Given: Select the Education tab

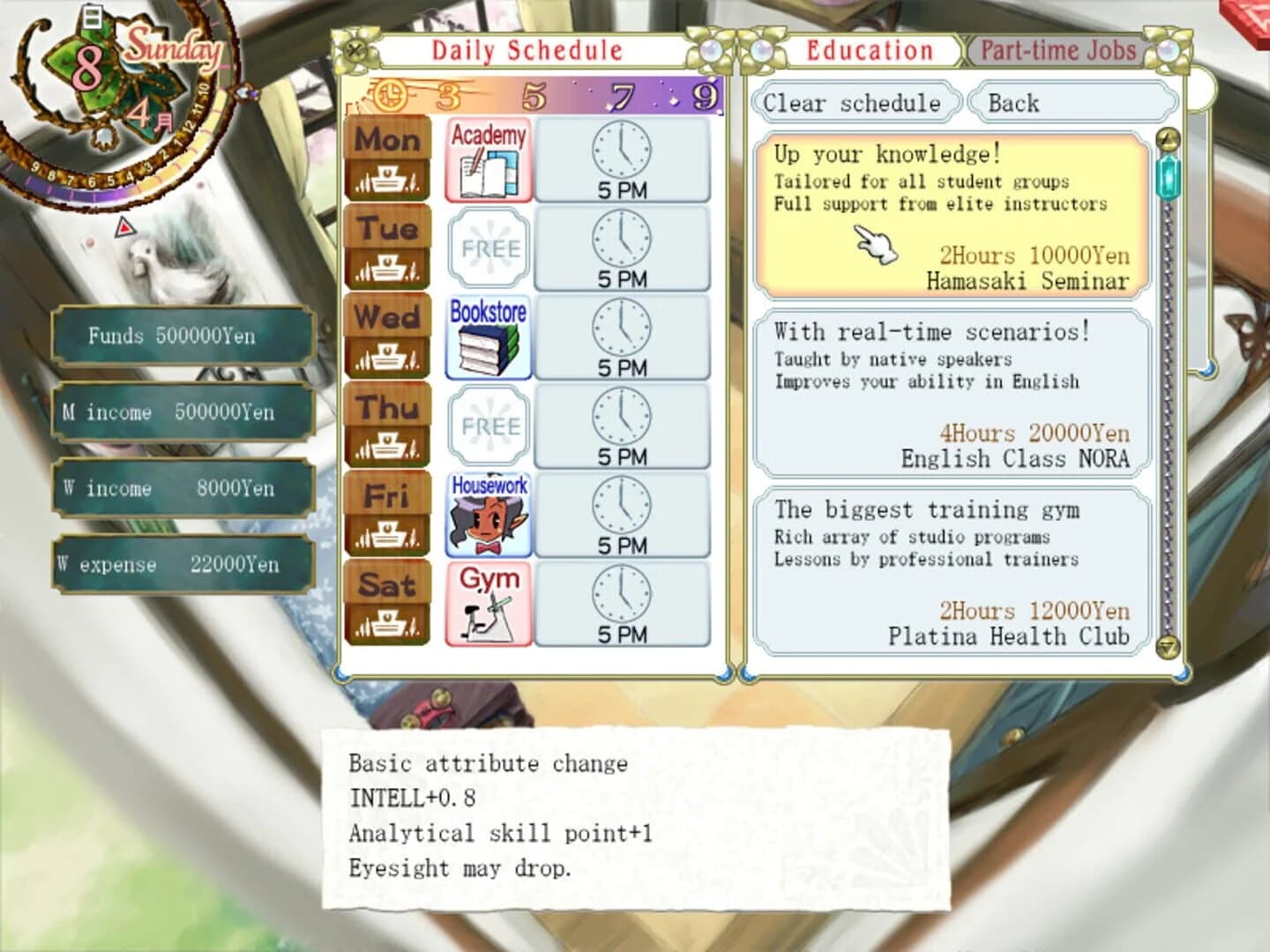Looking at the screenshot, I should pos(869,50).
